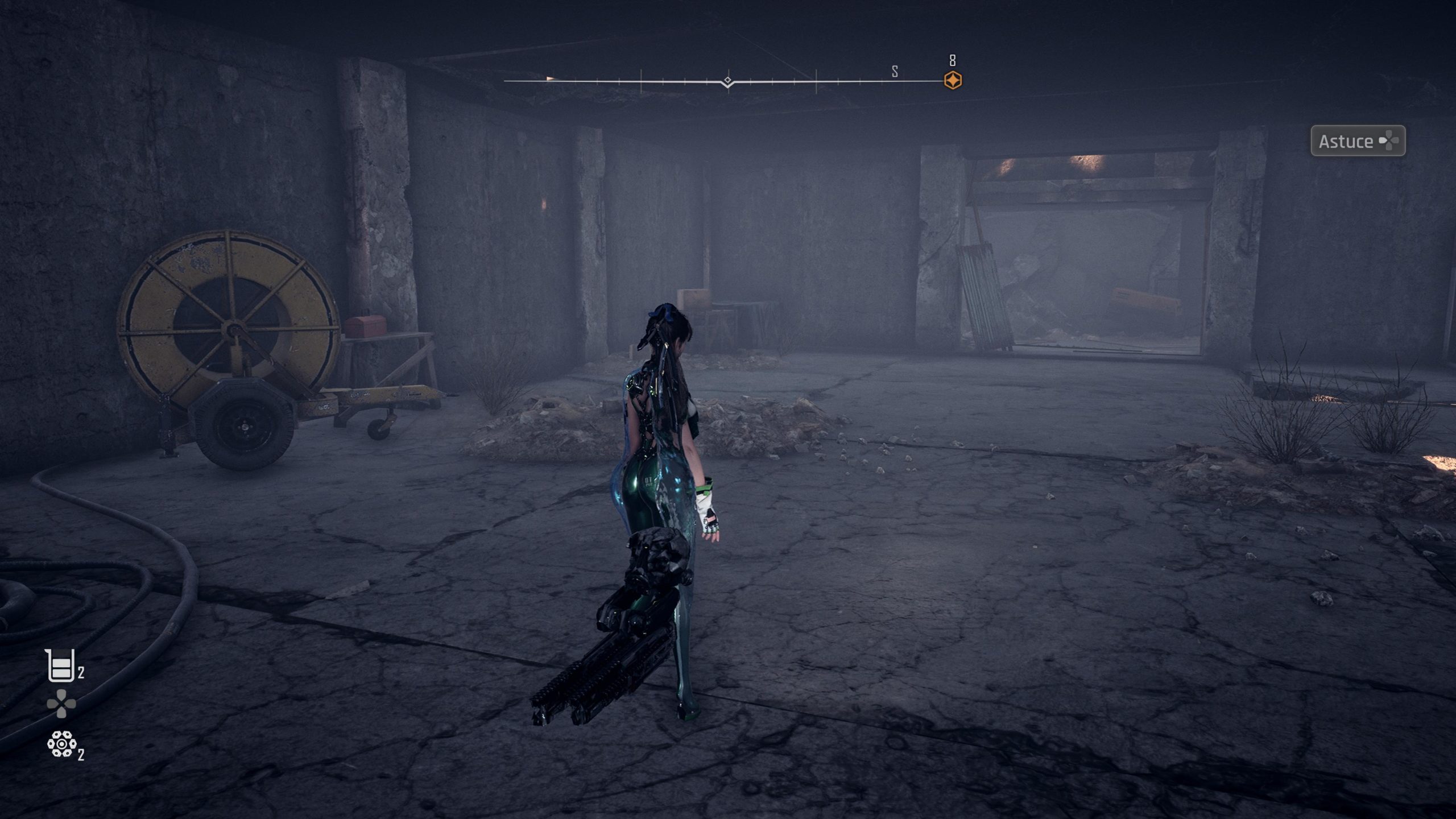Select the orange objective marker on compass
Viewport: 1456px width, 819px height.
(x=953, y=80)
